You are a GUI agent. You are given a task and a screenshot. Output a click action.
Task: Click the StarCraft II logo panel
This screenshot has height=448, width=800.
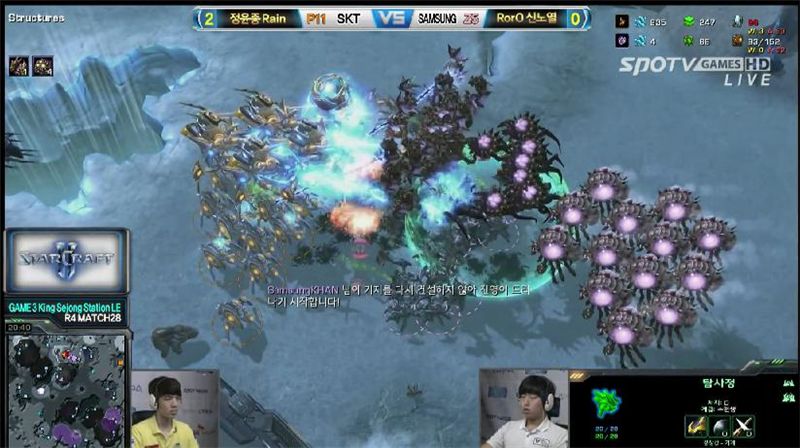pyautogui.click(x=66, y=262)
